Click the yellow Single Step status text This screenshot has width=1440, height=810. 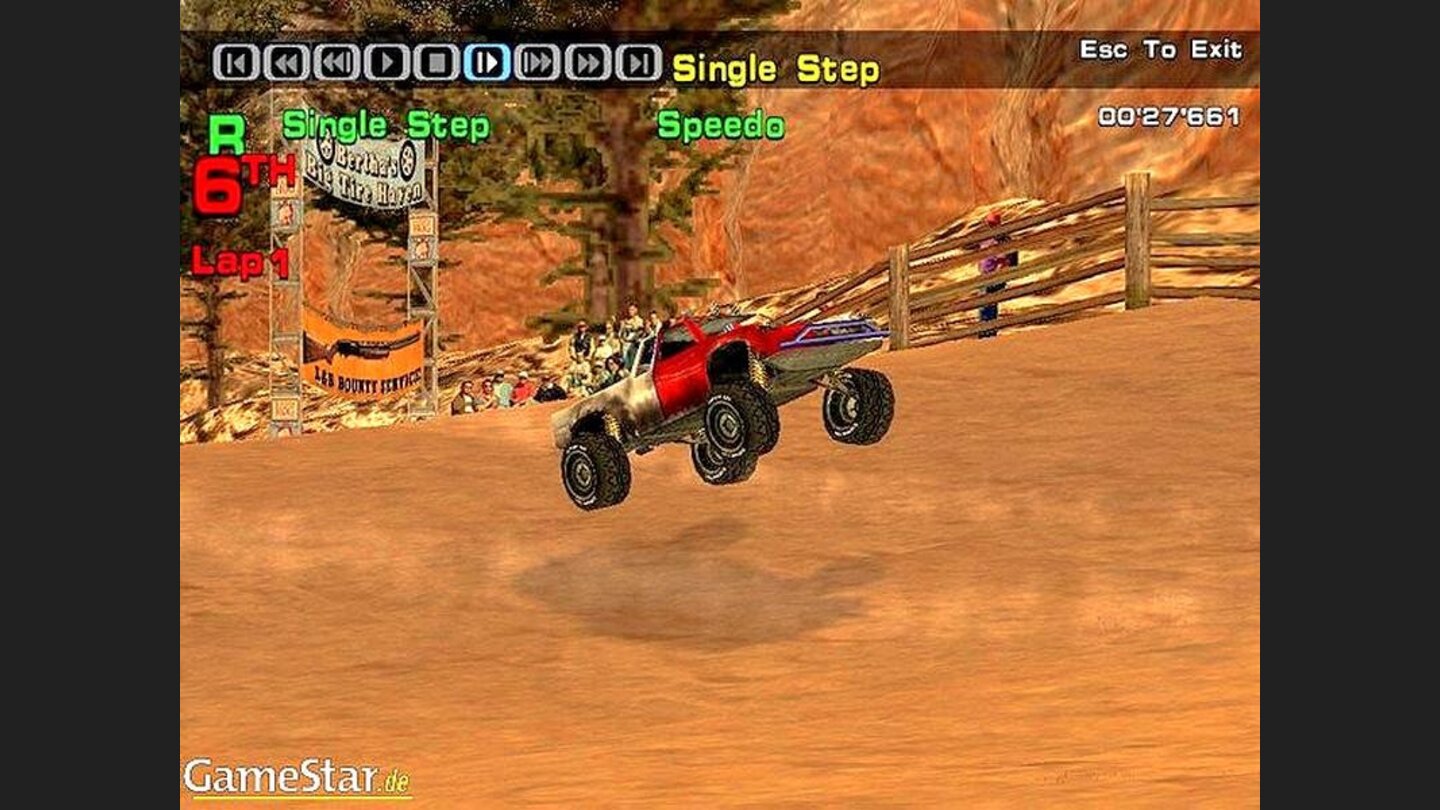coord(775,67)
